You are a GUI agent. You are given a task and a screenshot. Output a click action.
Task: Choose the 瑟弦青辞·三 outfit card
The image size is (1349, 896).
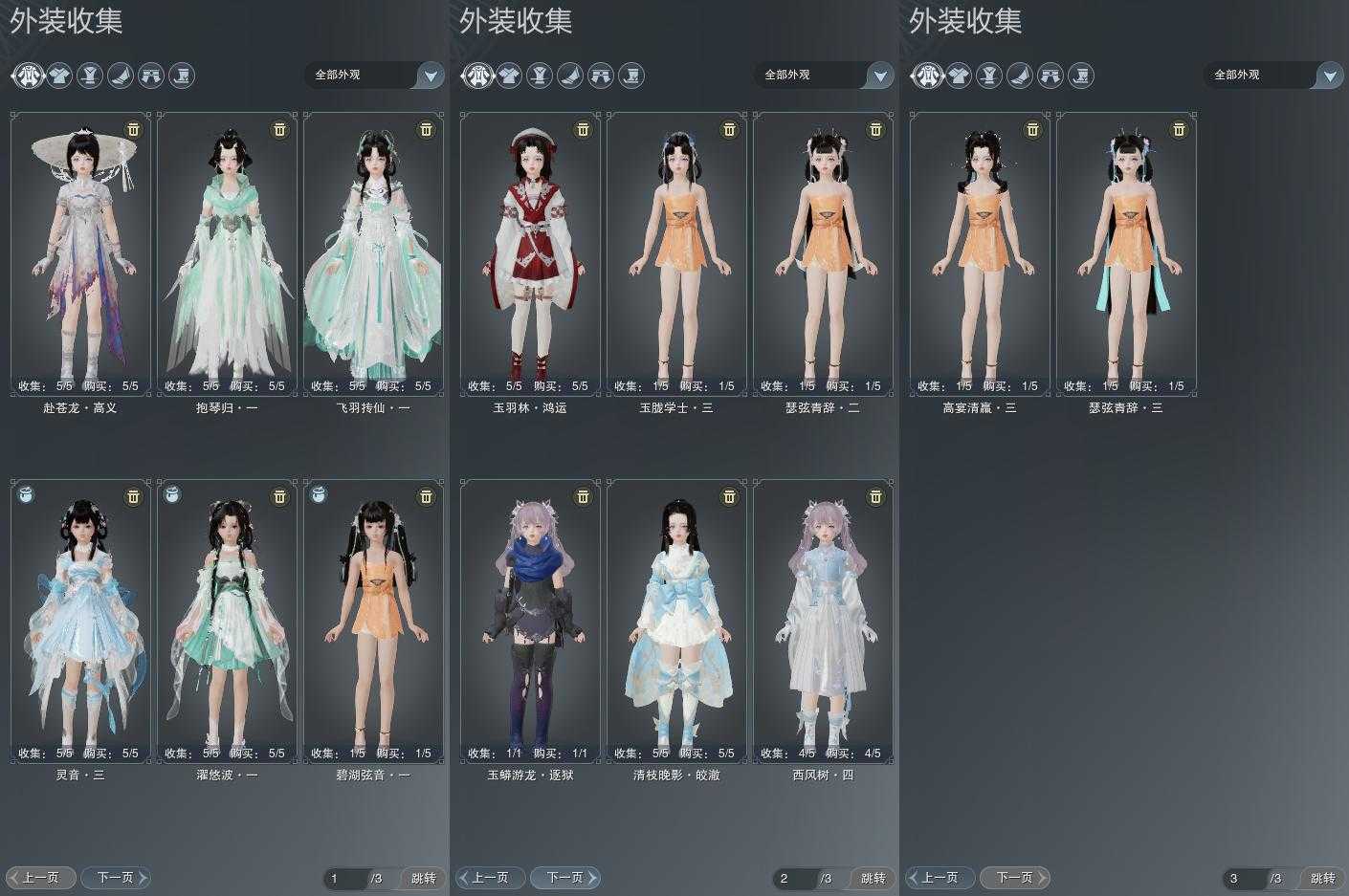pos(1126,253)
